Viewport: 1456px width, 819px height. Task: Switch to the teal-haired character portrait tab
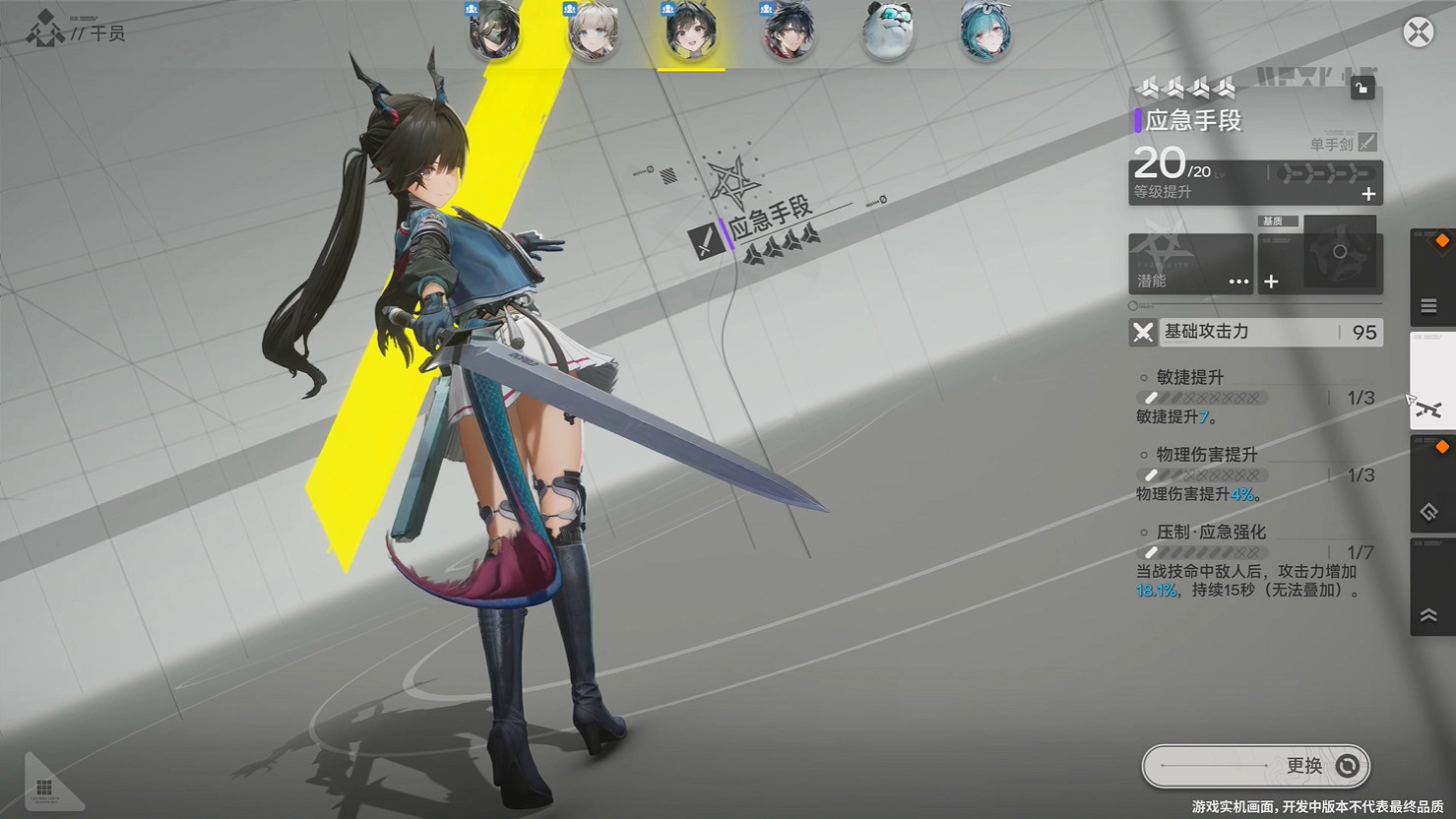pyautogui.click(x=985, y=32)
